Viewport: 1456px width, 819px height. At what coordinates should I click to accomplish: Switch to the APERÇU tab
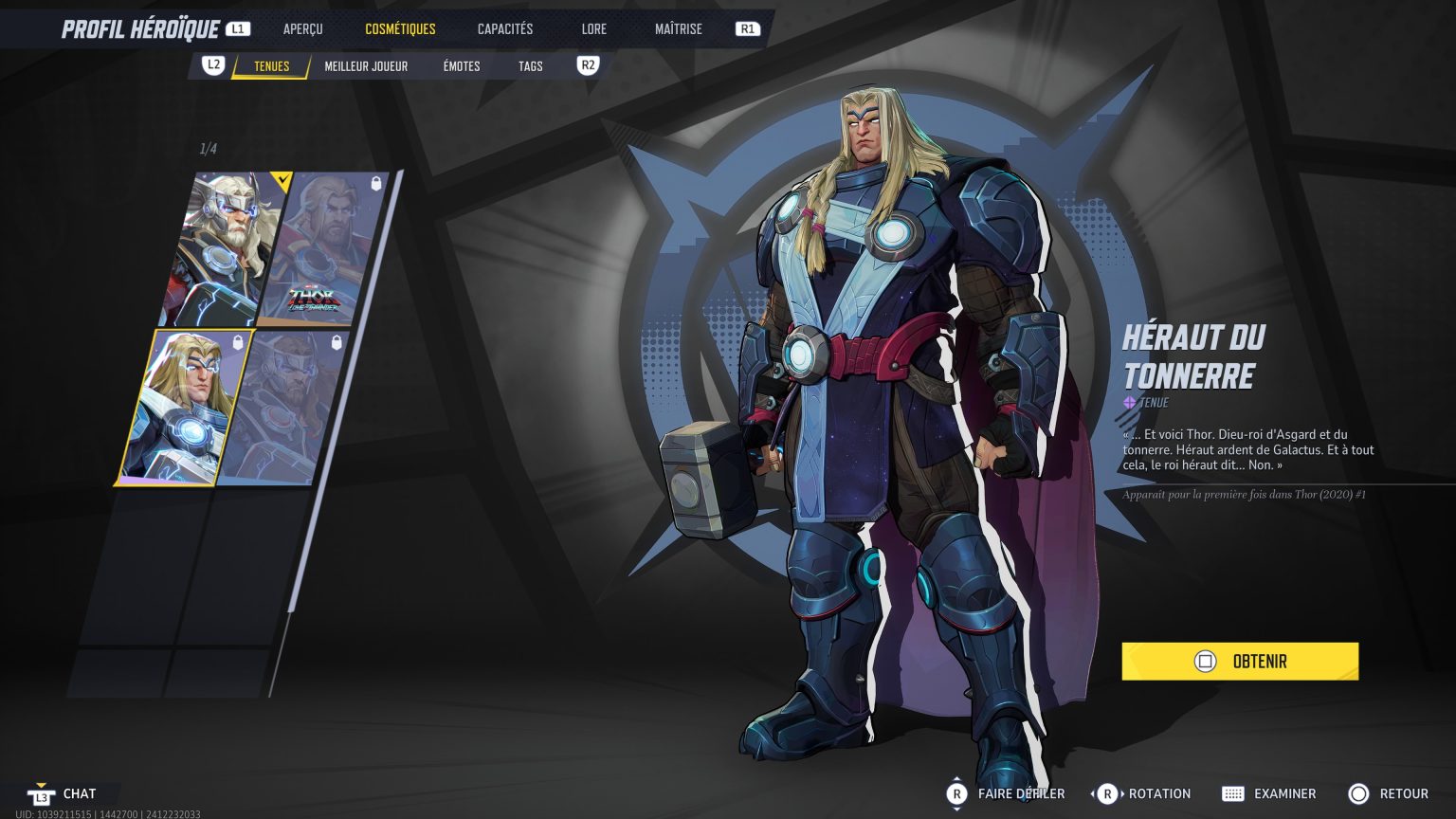pyautogui.click(x=302, y=28)
